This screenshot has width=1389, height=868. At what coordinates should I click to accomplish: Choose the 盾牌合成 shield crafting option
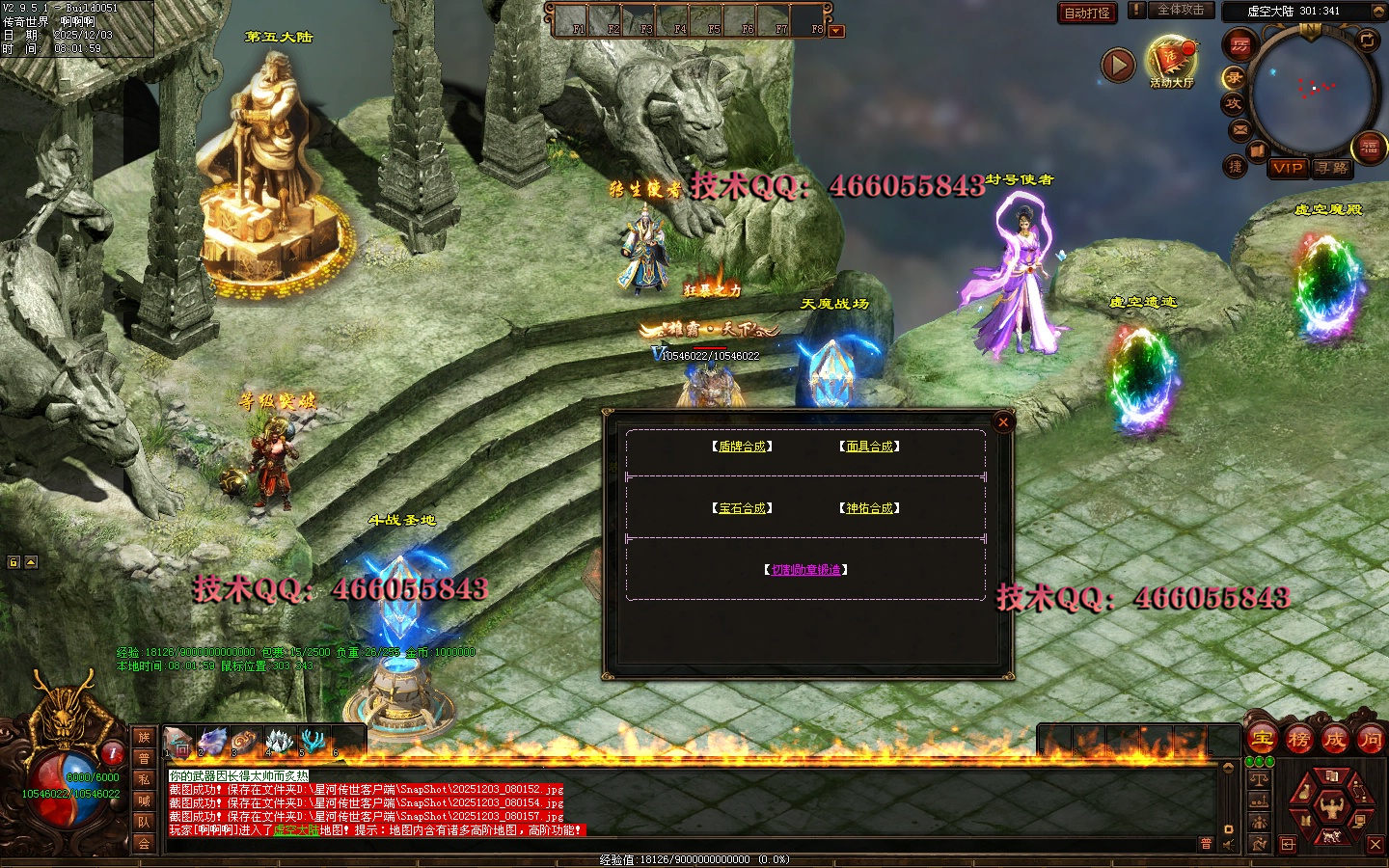click(x=742, y=447)
